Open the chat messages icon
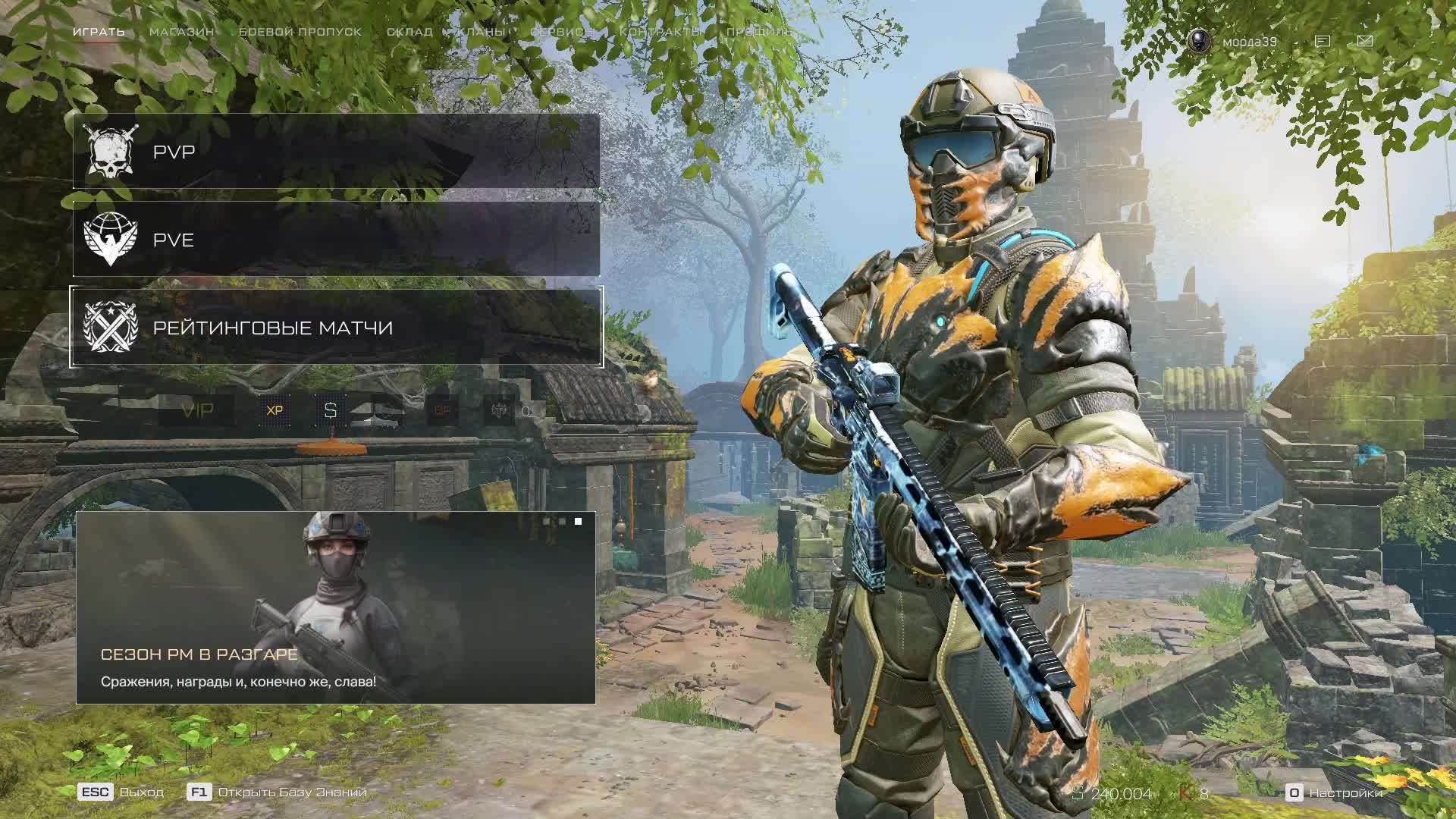1456x819 pixels. click(1323, 41)
